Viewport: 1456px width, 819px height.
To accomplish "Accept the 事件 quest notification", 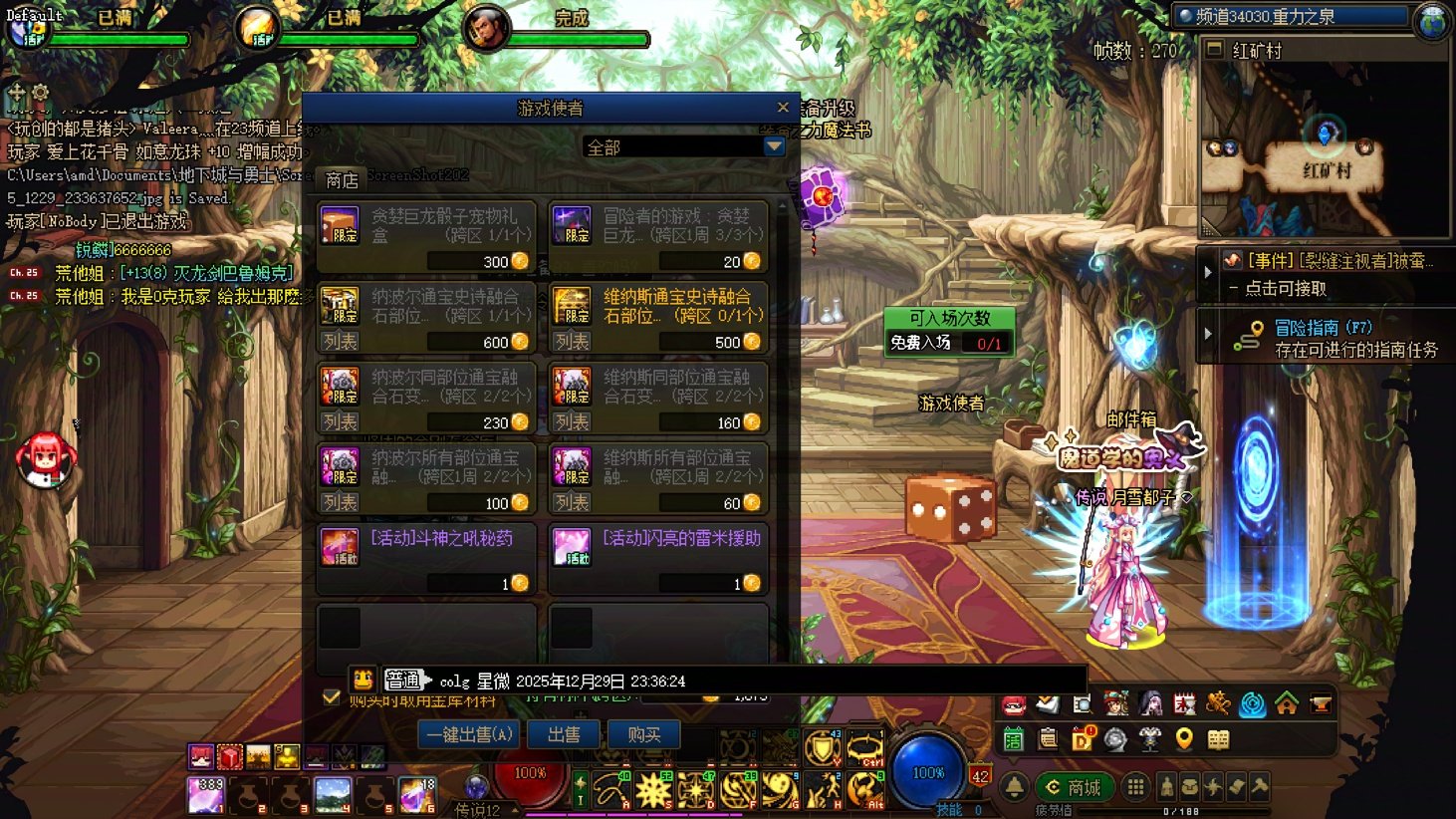I will point(1325,274).
